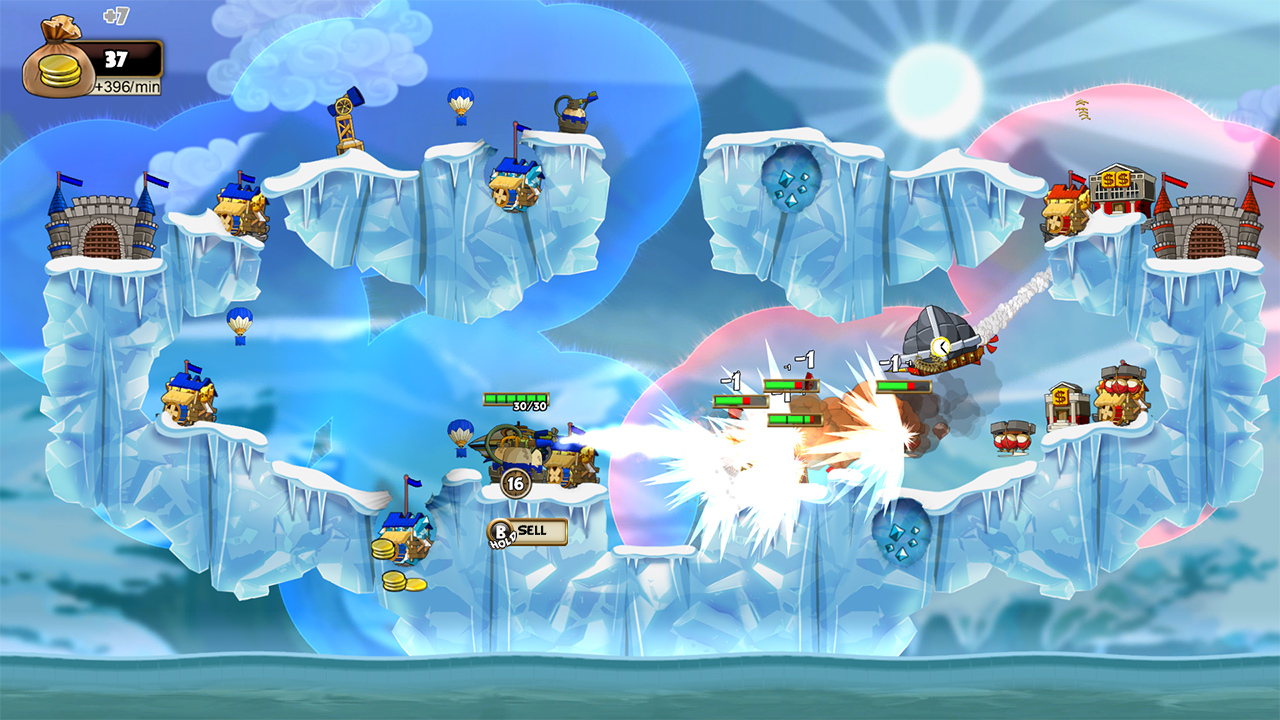Click the countdown badge showing 16
Viewport: 1280px width, 720px height.
click(x=516, y=484)
